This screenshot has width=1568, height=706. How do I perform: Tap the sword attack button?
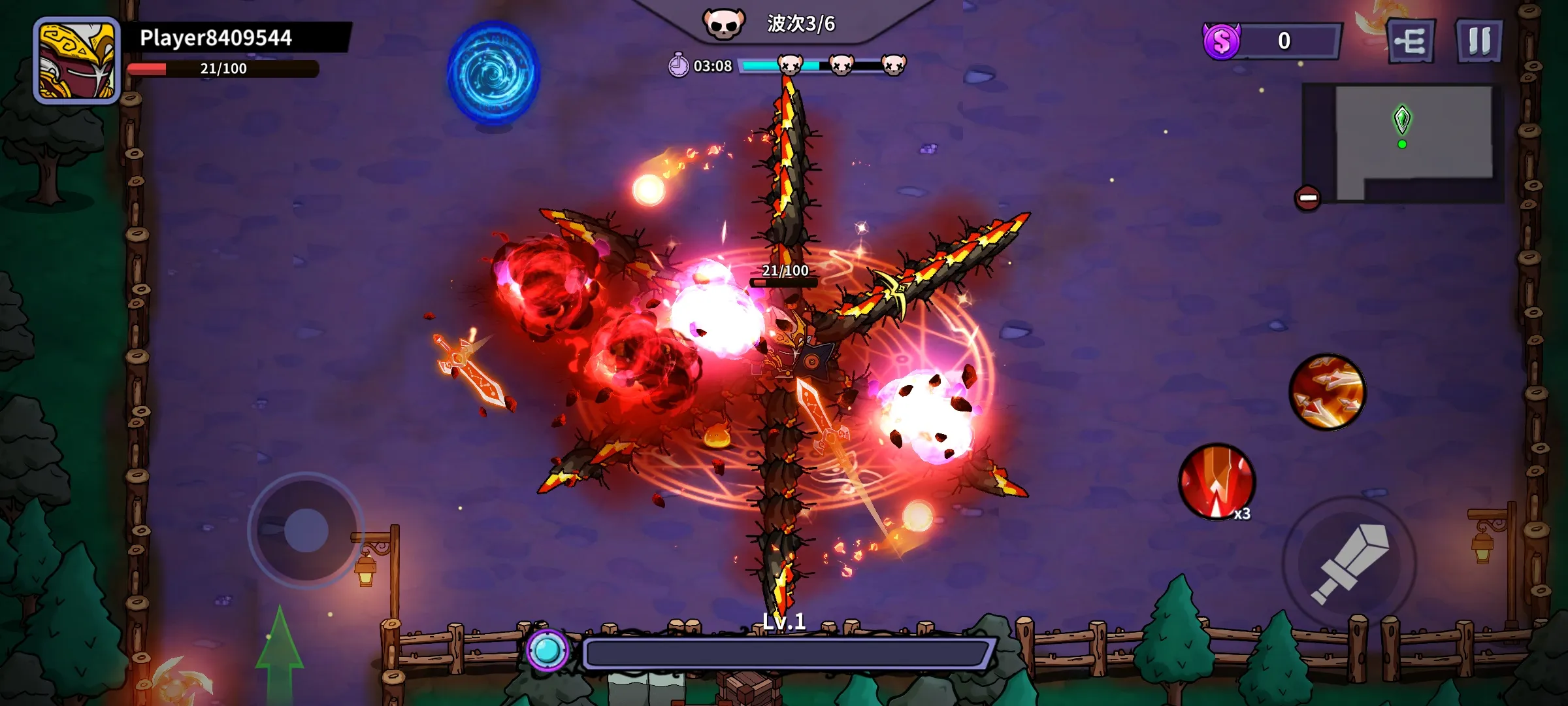click(x=1350, y=563)
